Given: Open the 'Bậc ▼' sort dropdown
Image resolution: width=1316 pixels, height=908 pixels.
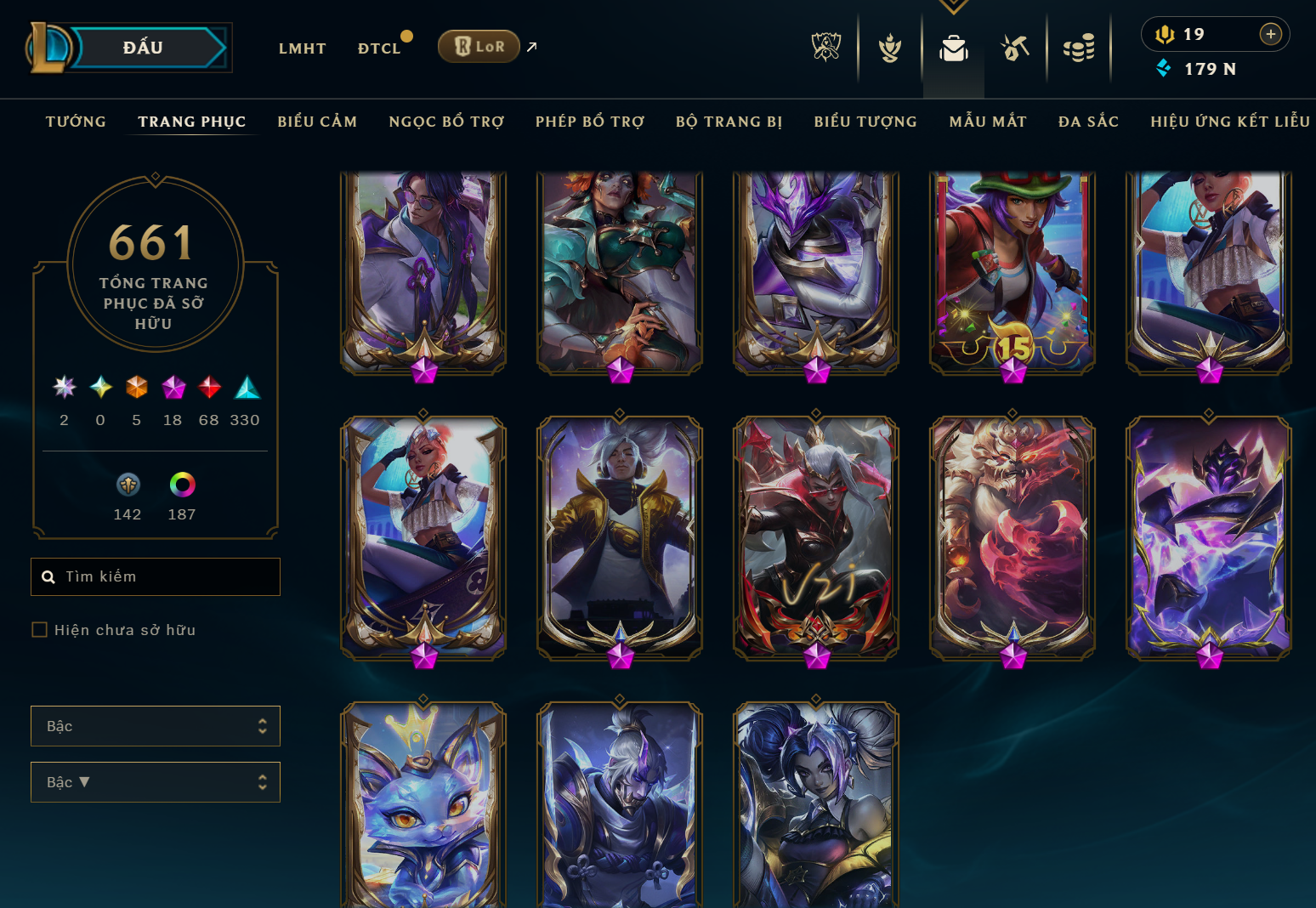Looking at the screenshot, I should pyautogui.click(x=156, y=782).
